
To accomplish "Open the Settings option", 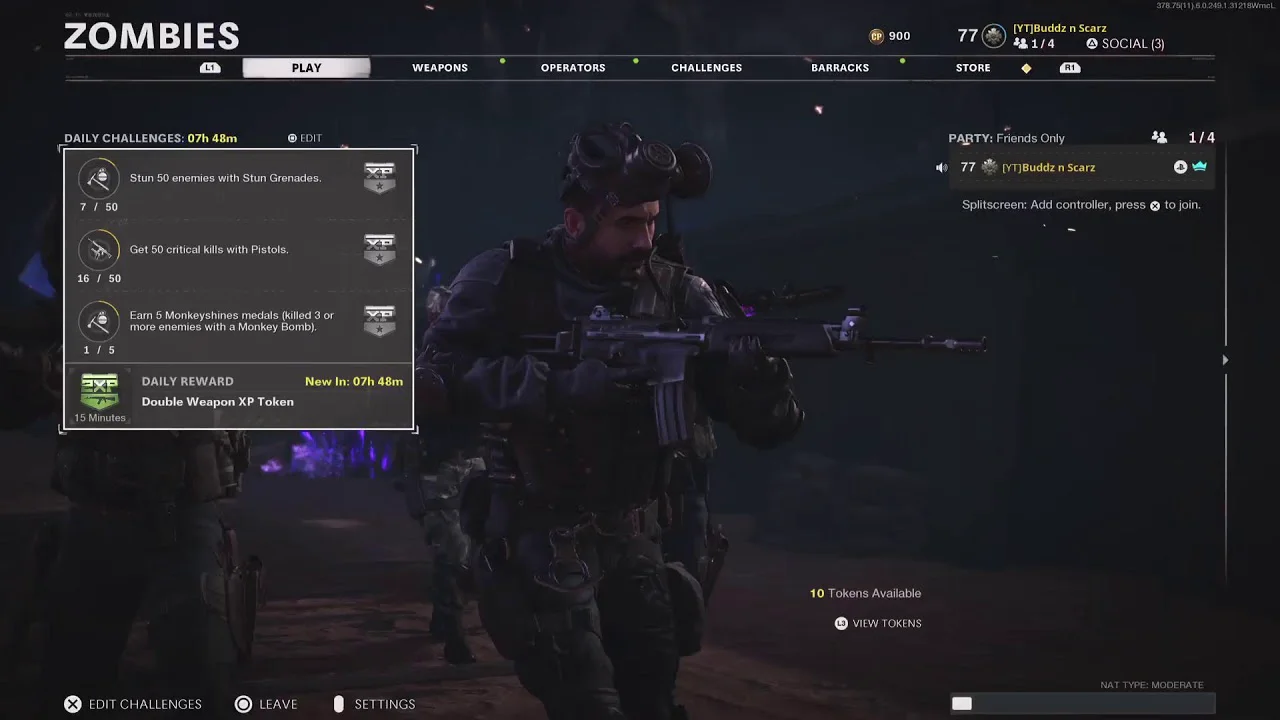I will 374,704.
